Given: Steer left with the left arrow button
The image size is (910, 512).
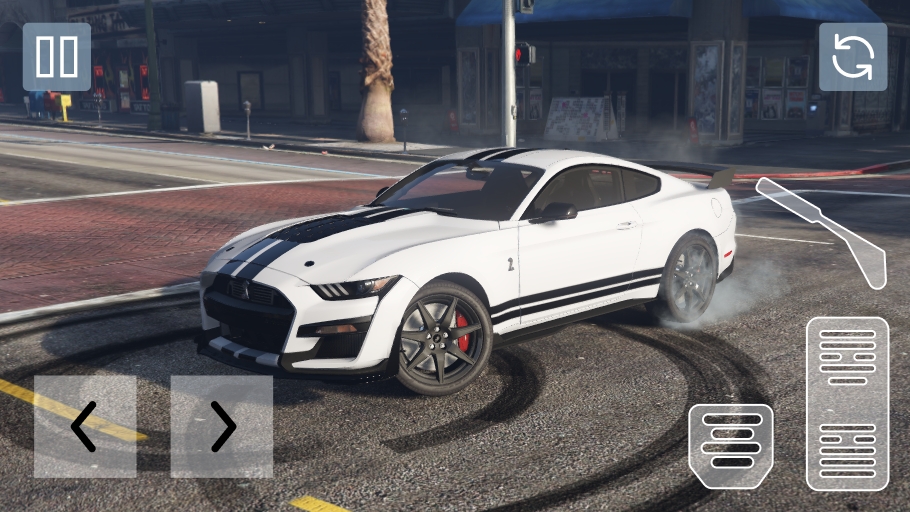Looking at the screenshot, I should (x=85, y=427).
